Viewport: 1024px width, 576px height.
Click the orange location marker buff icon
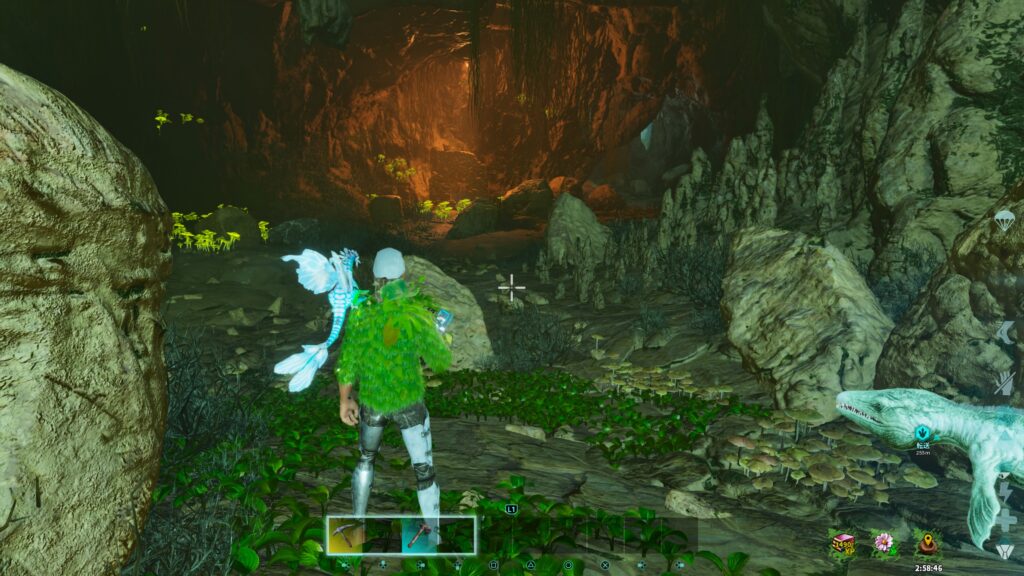pyautogui.click(x=926, y=544)
